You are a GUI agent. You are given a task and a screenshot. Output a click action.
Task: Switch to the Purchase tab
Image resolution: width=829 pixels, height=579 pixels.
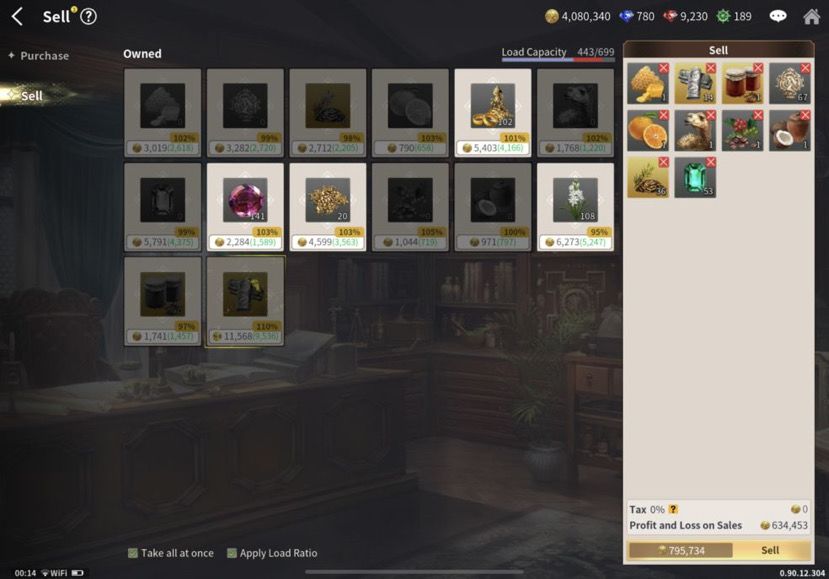click(44, 56)
